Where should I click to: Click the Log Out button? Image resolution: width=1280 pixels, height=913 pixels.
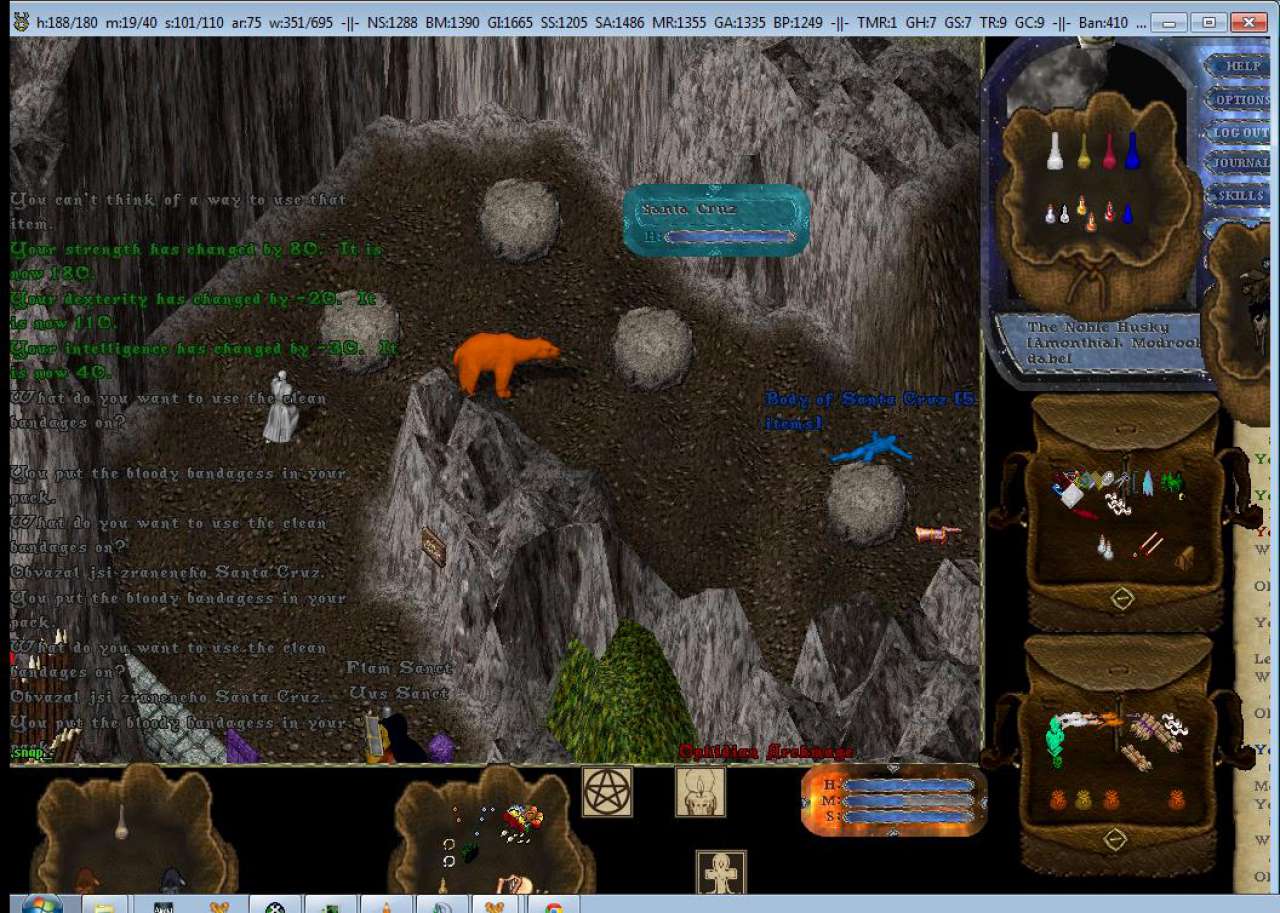click(x=1241, y=132)
